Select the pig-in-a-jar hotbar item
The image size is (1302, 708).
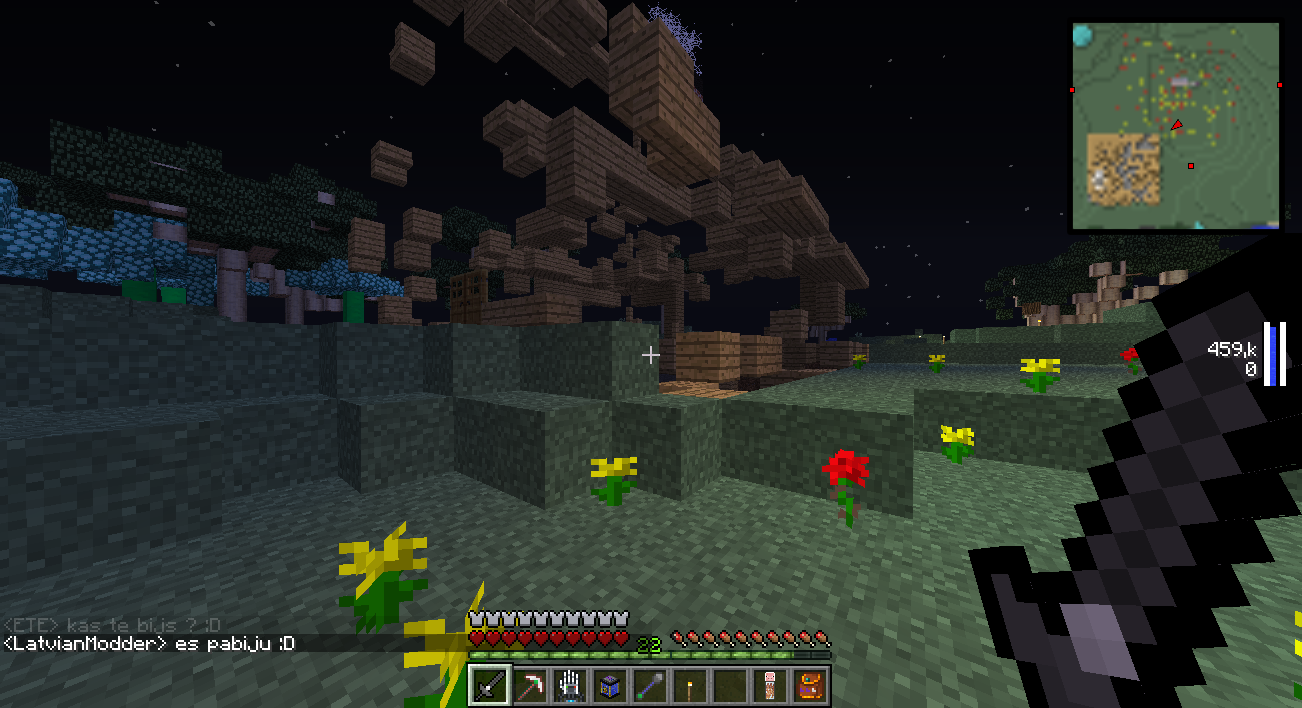(769, 686)
